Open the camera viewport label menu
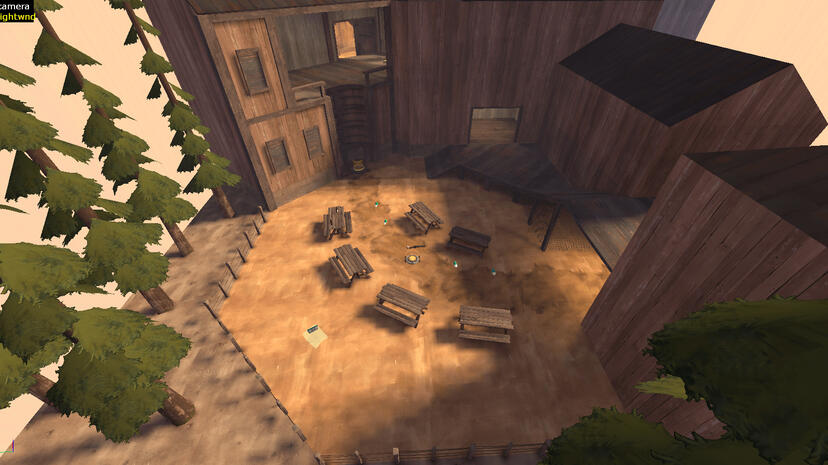This screenshot has width=828, height=465. (15, 5)
